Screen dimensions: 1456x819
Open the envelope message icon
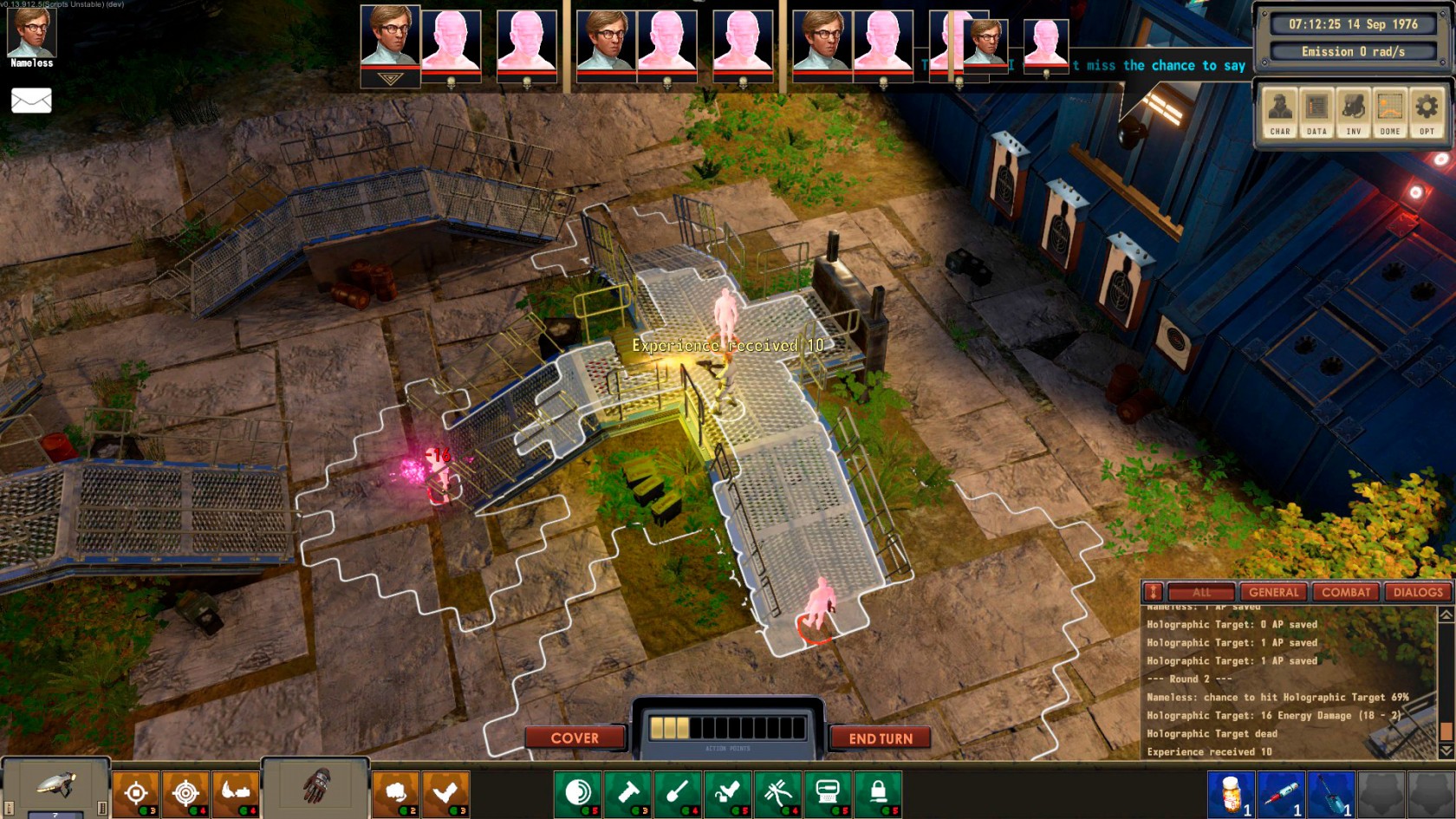click(31, 101)
